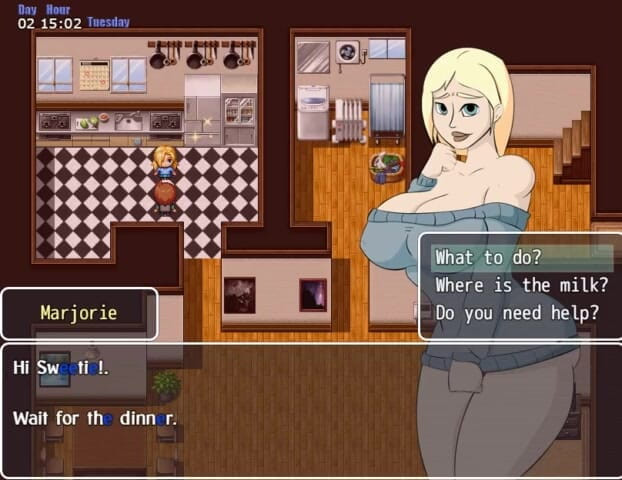Choose the "What to do?" reply
Image resolution: width=622 pixels, height=480 pixels.
(488, 258)
